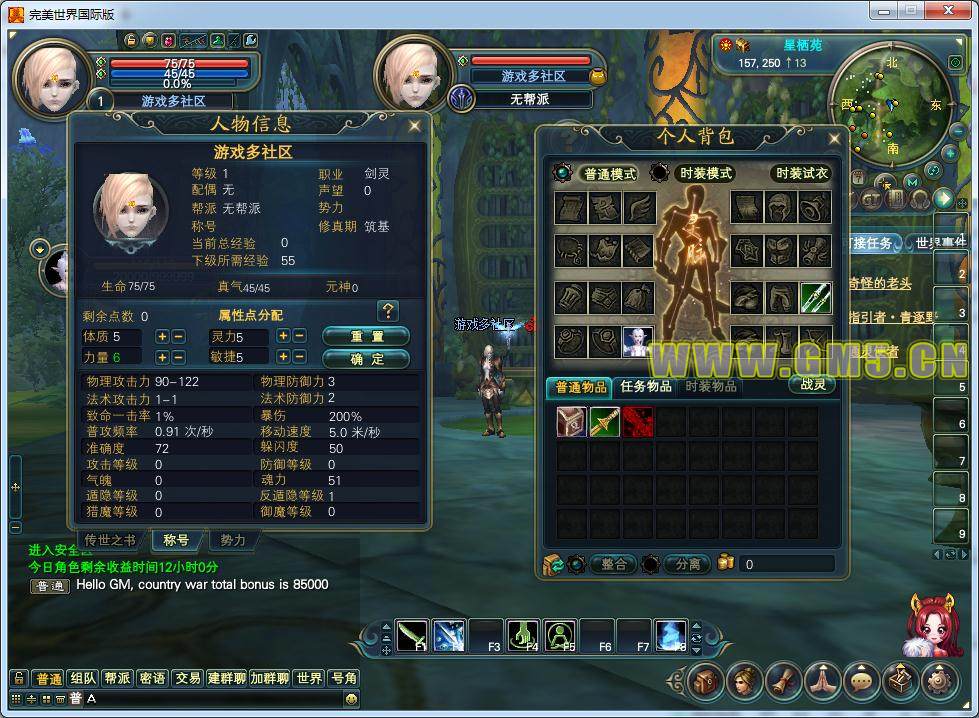Open the attribute help question mark
The width and height of the screenshot is (979, 718).
point(389,311)
